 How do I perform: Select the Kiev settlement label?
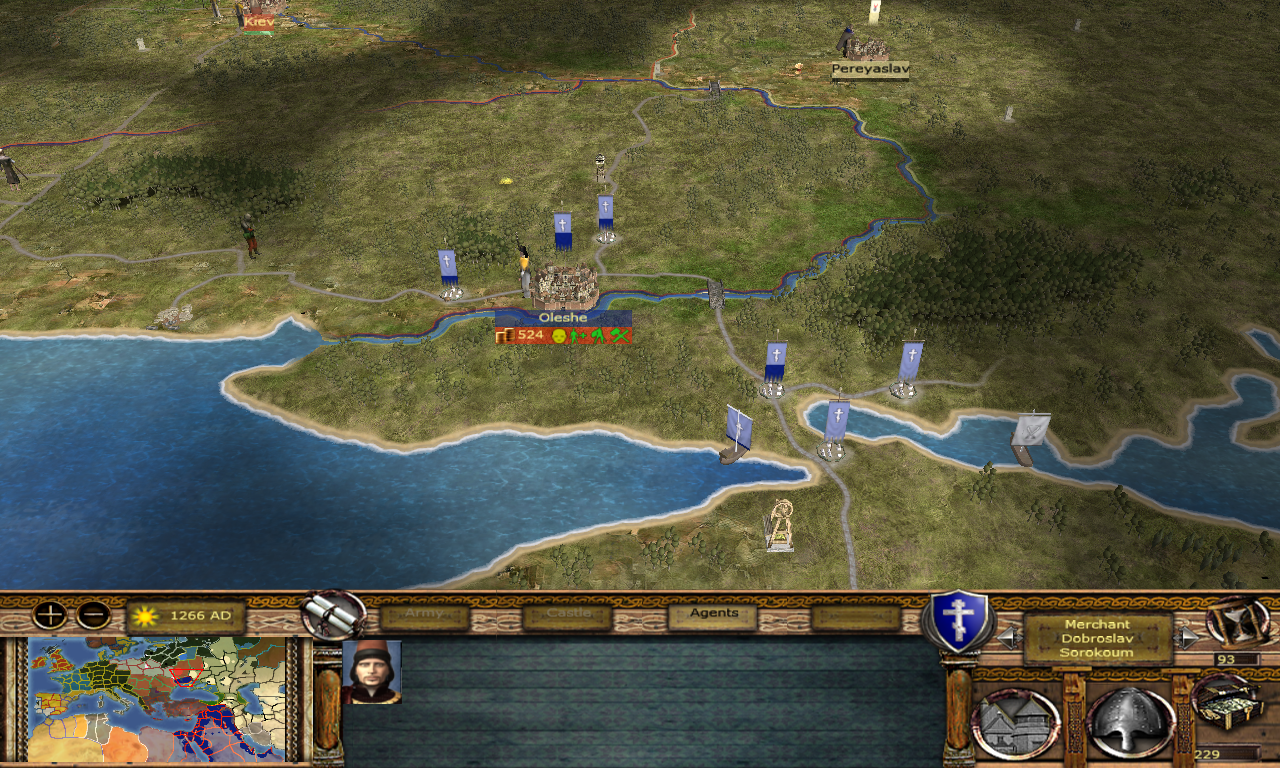pos(258,21)
